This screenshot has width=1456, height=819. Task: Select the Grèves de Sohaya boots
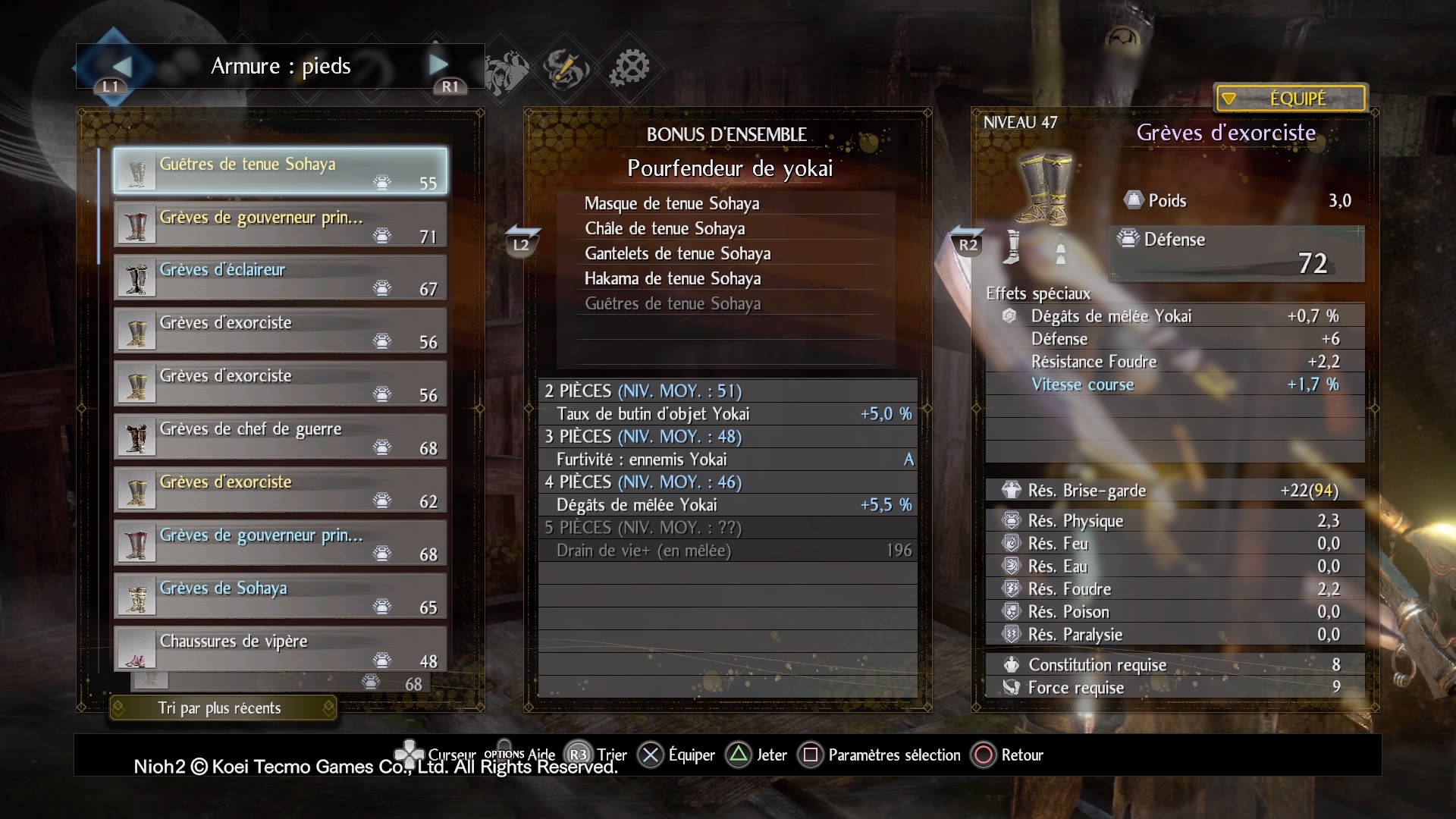280,595
